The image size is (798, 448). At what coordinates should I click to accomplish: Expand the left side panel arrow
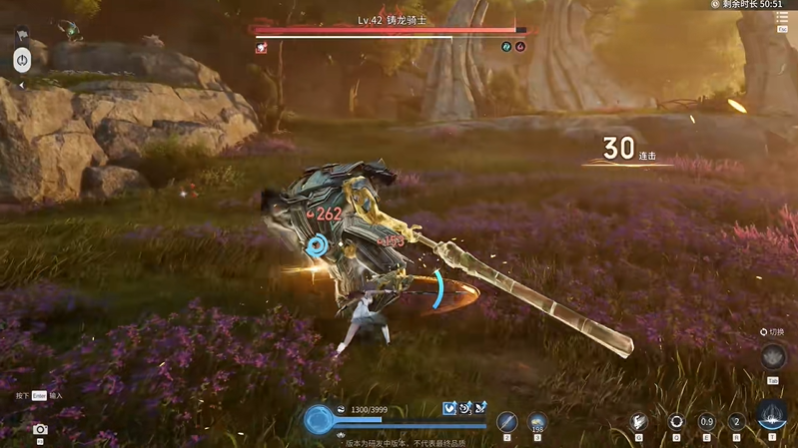[x=22, y=86]
